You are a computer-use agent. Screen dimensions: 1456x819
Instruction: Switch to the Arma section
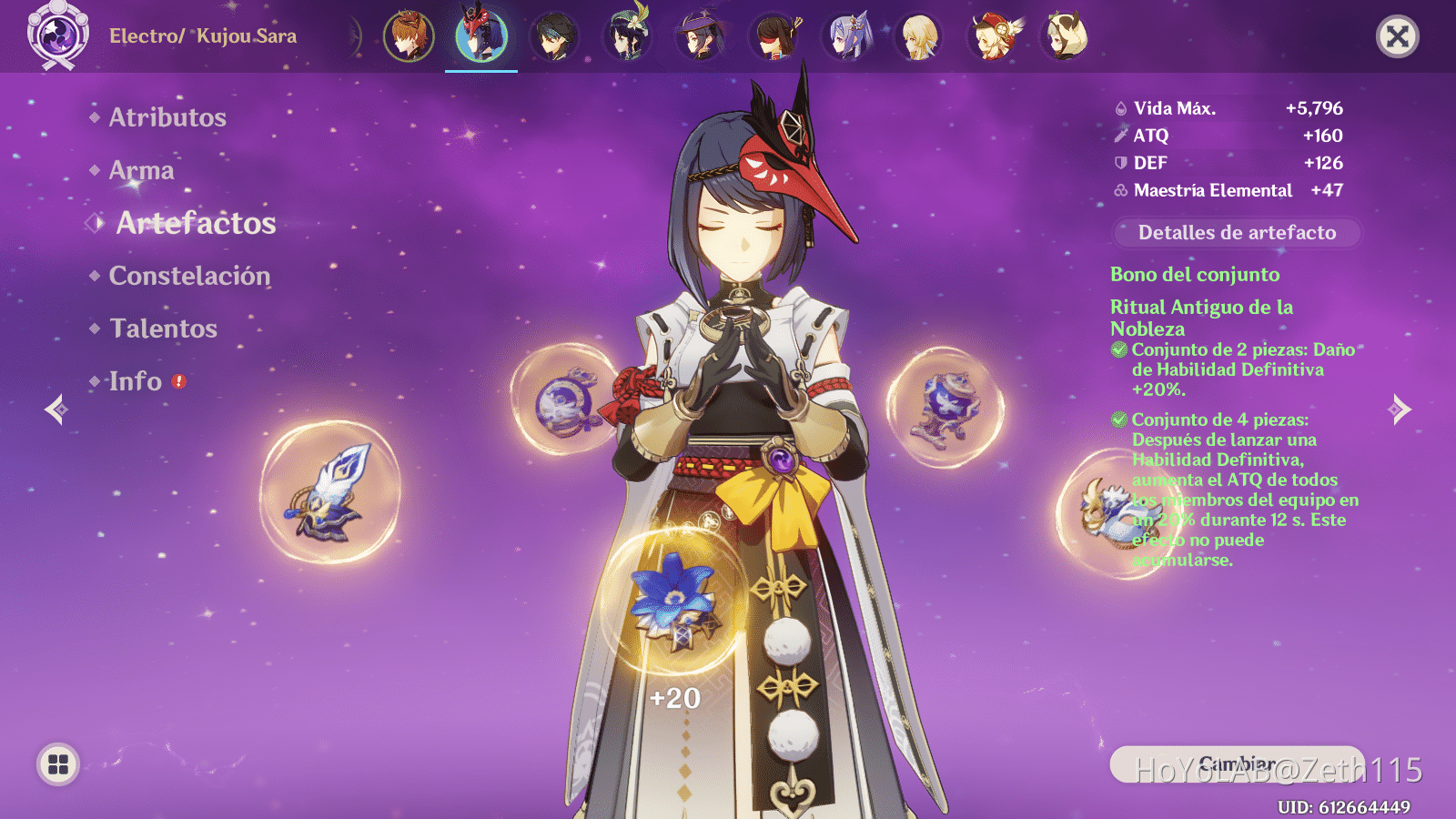(141, 170)
